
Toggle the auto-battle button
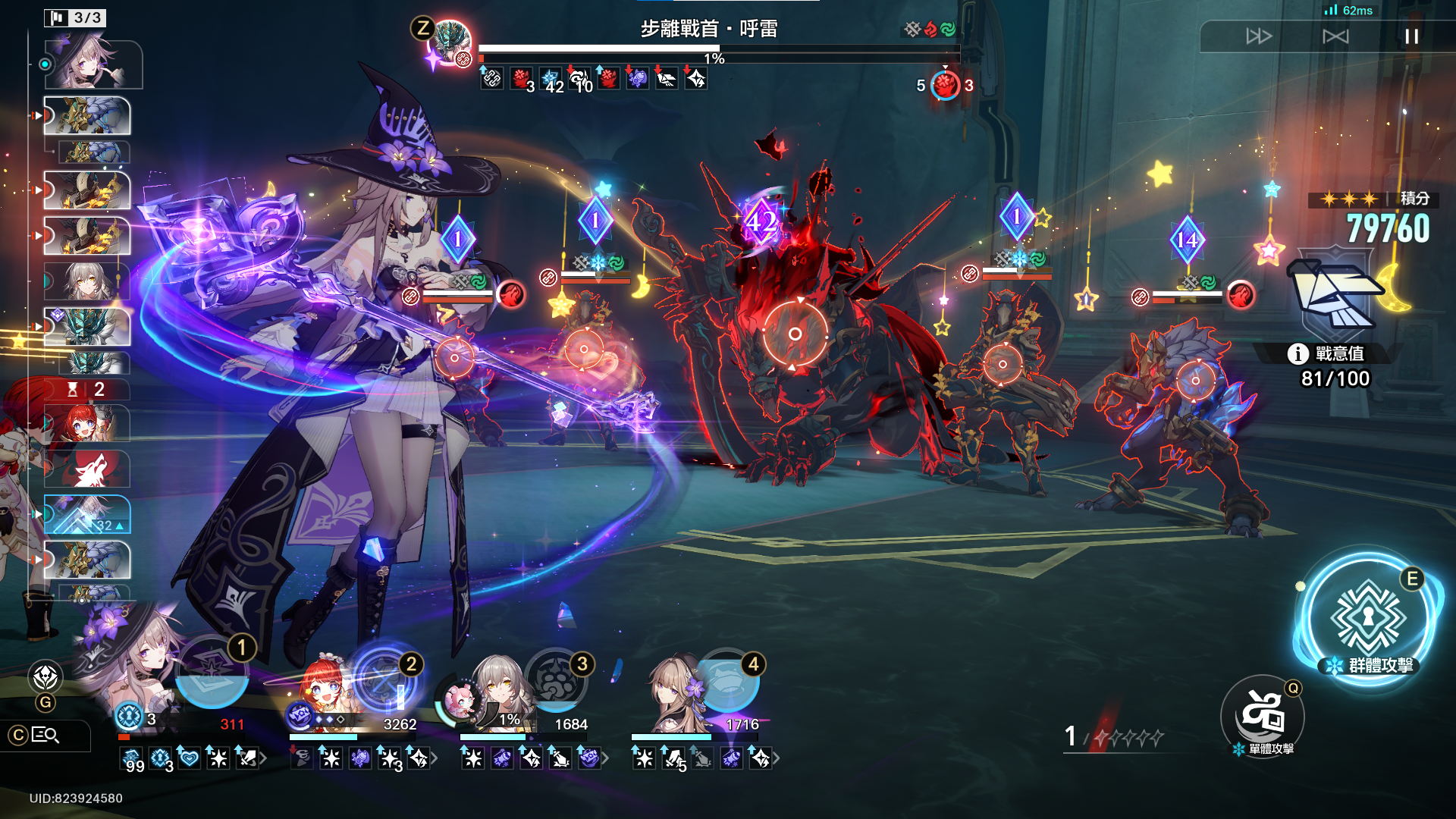coord(1335,36)
